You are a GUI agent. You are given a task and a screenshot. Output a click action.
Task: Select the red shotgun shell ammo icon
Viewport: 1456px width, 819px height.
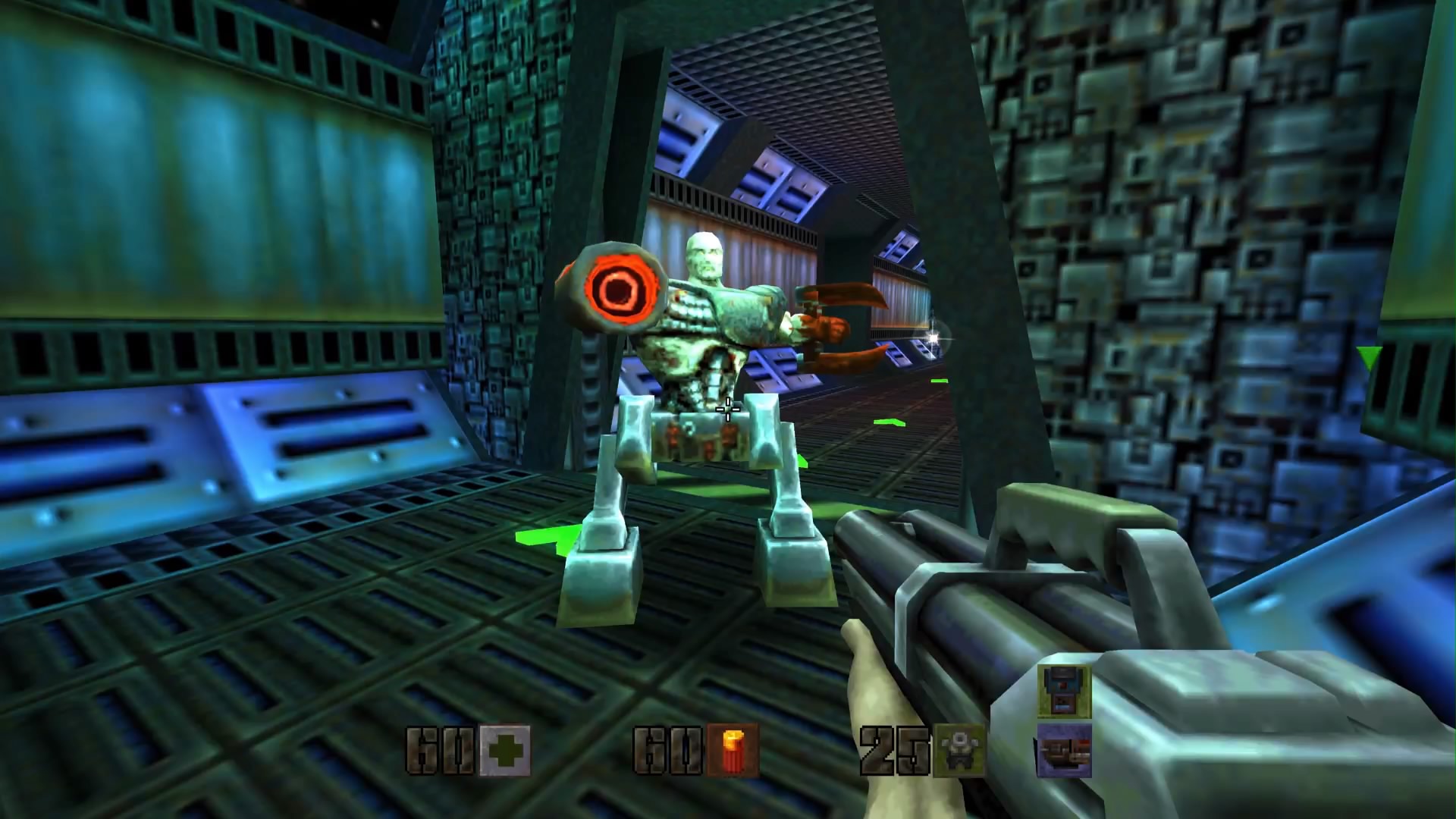pos(733,751)
